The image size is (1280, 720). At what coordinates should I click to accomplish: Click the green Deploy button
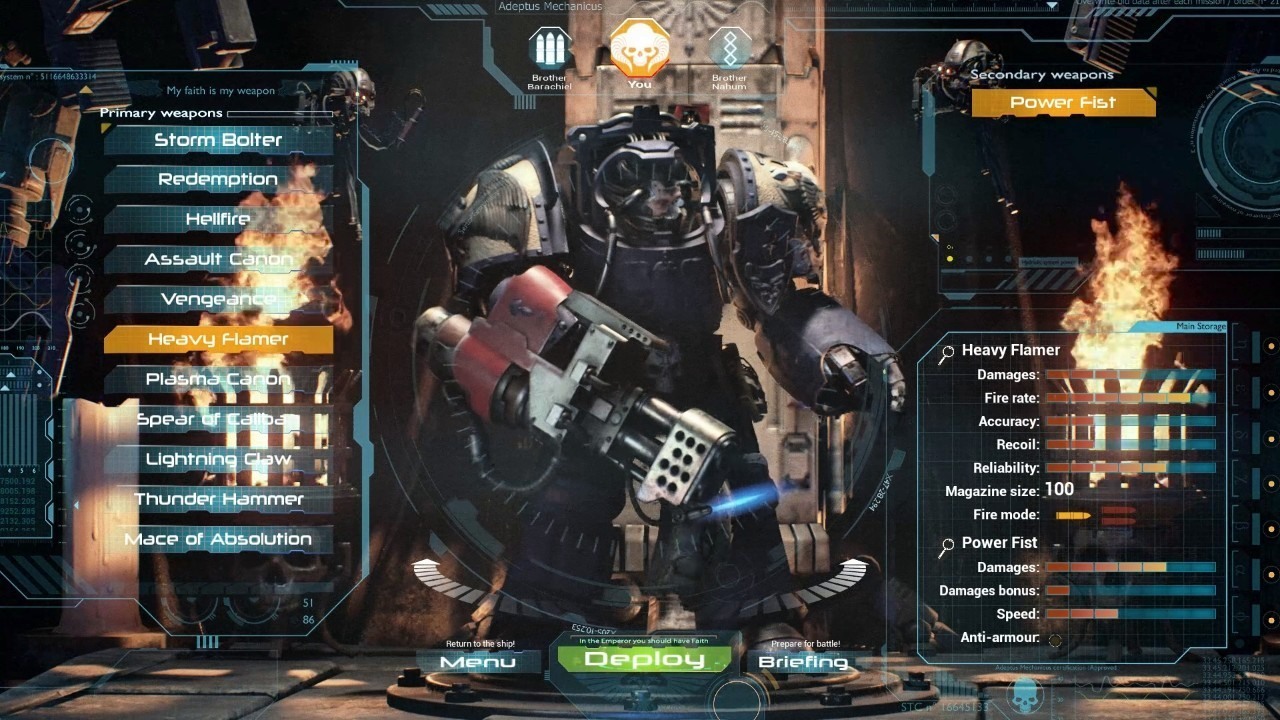[644, 660]
